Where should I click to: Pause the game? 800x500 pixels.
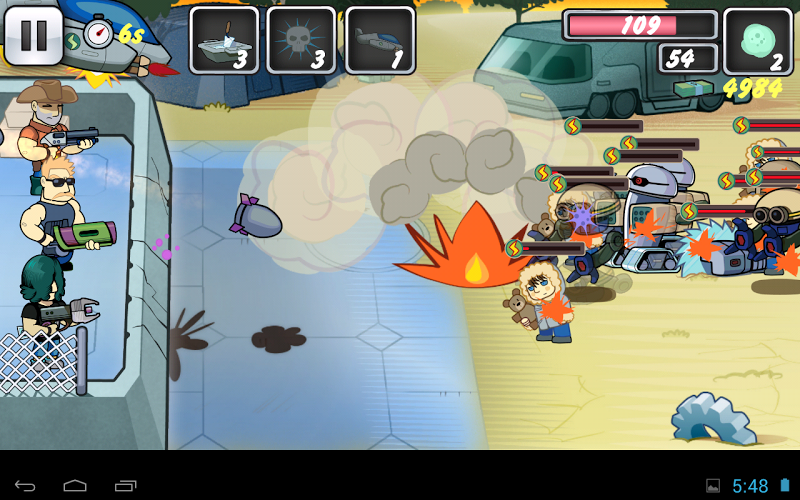(x=33, y=35)
